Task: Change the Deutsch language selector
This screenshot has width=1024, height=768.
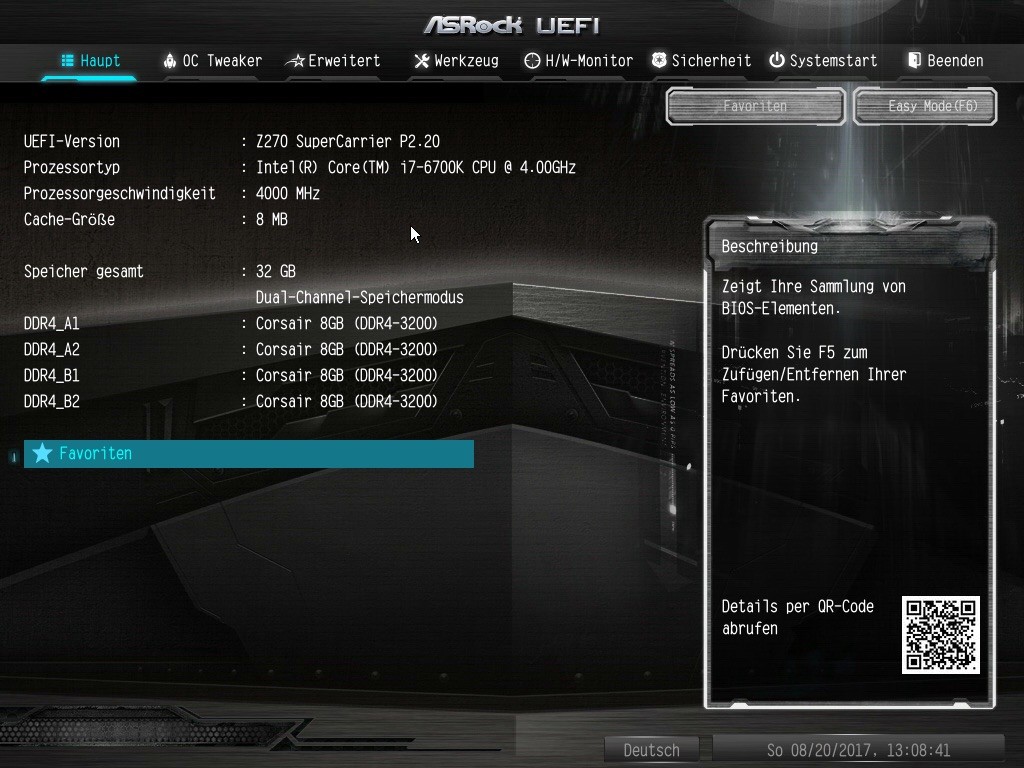Action: click(x=651, y=750)
